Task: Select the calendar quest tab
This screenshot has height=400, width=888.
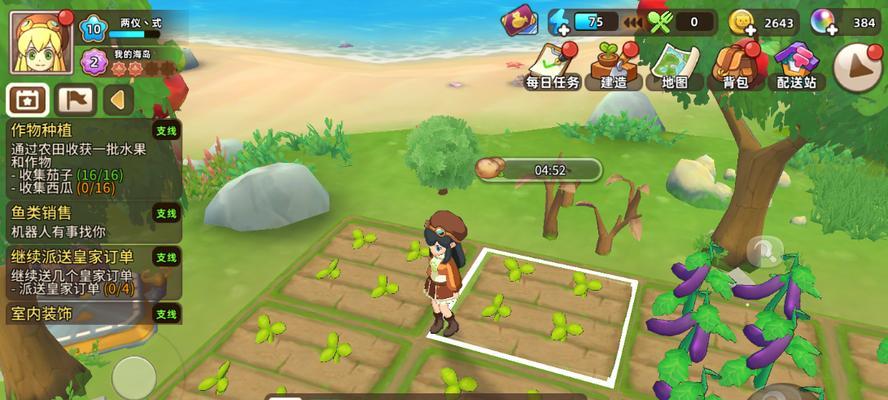Action: click(27, 99)
